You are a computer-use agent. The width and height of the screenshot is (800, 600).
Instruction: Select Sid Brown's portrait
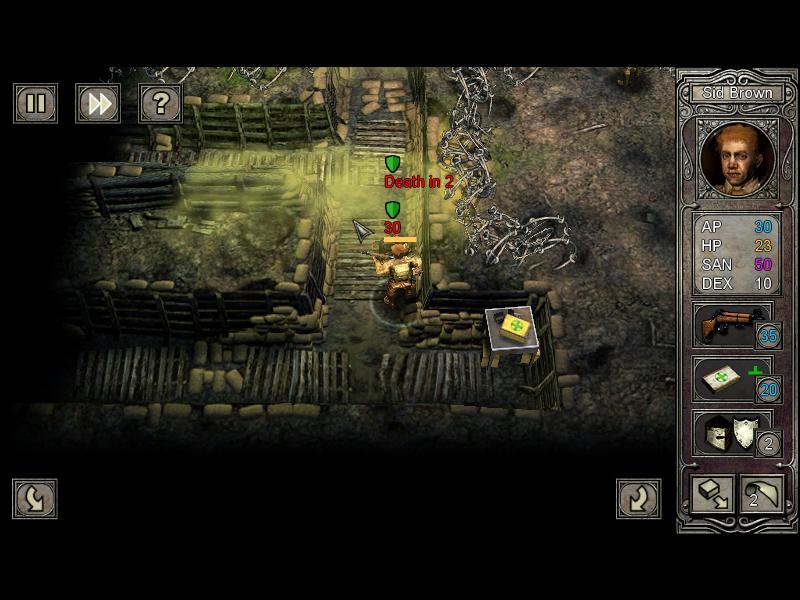pos(738,158)
